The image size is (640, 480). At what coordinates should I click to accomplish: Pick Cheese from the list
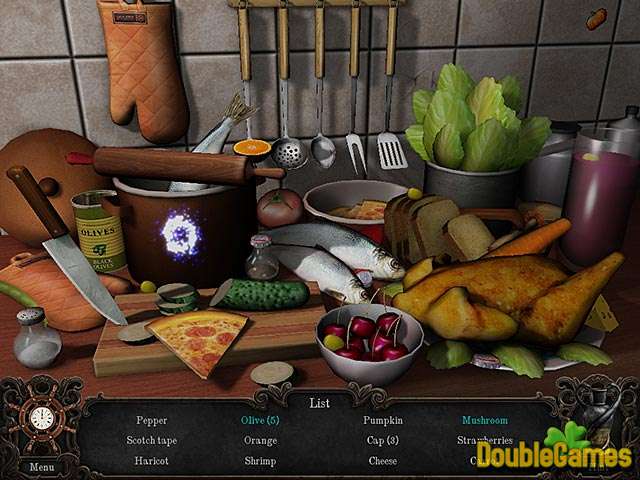tap(382, 461)
